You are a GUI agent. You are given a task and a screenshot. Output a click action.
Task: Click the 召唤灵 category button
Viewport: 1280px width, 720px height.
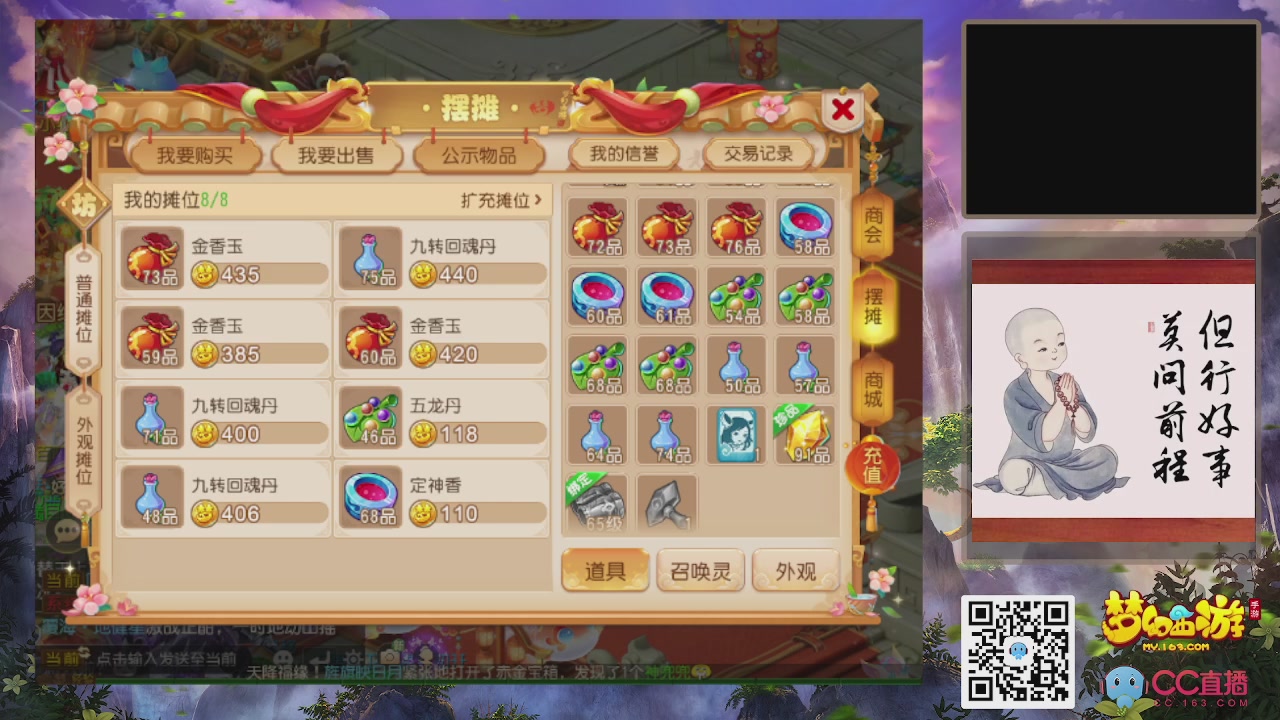(699, 569)
